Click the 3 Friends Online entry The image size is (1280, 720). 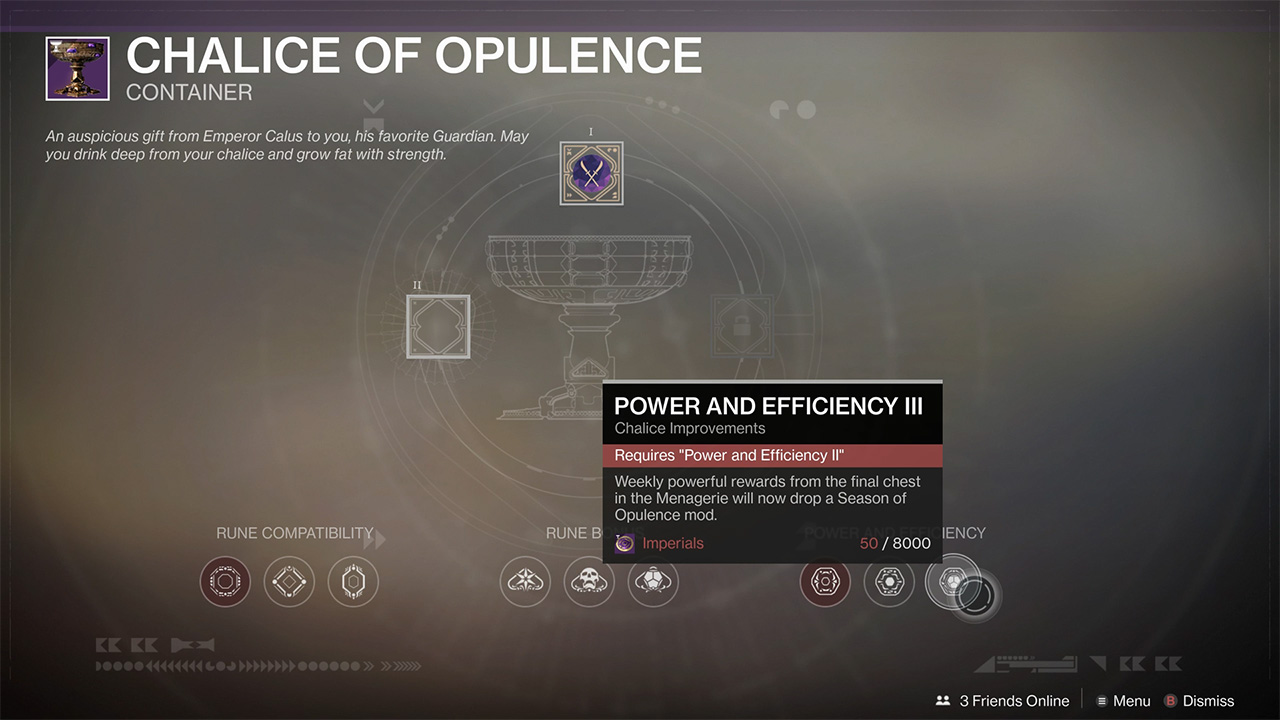[1013, 700]
